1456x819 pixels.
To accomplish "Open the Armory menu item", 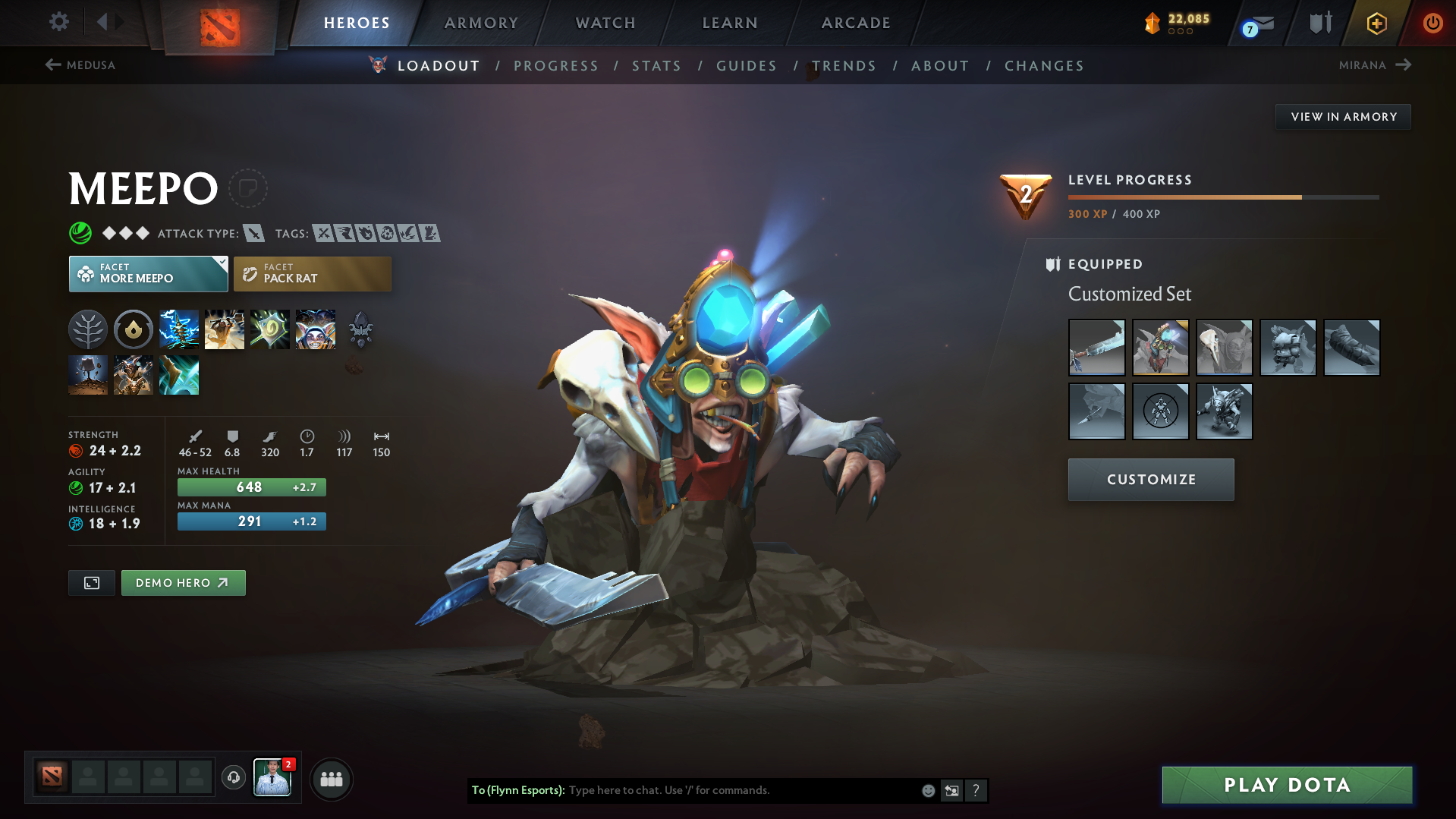I will tap(481, 23).
